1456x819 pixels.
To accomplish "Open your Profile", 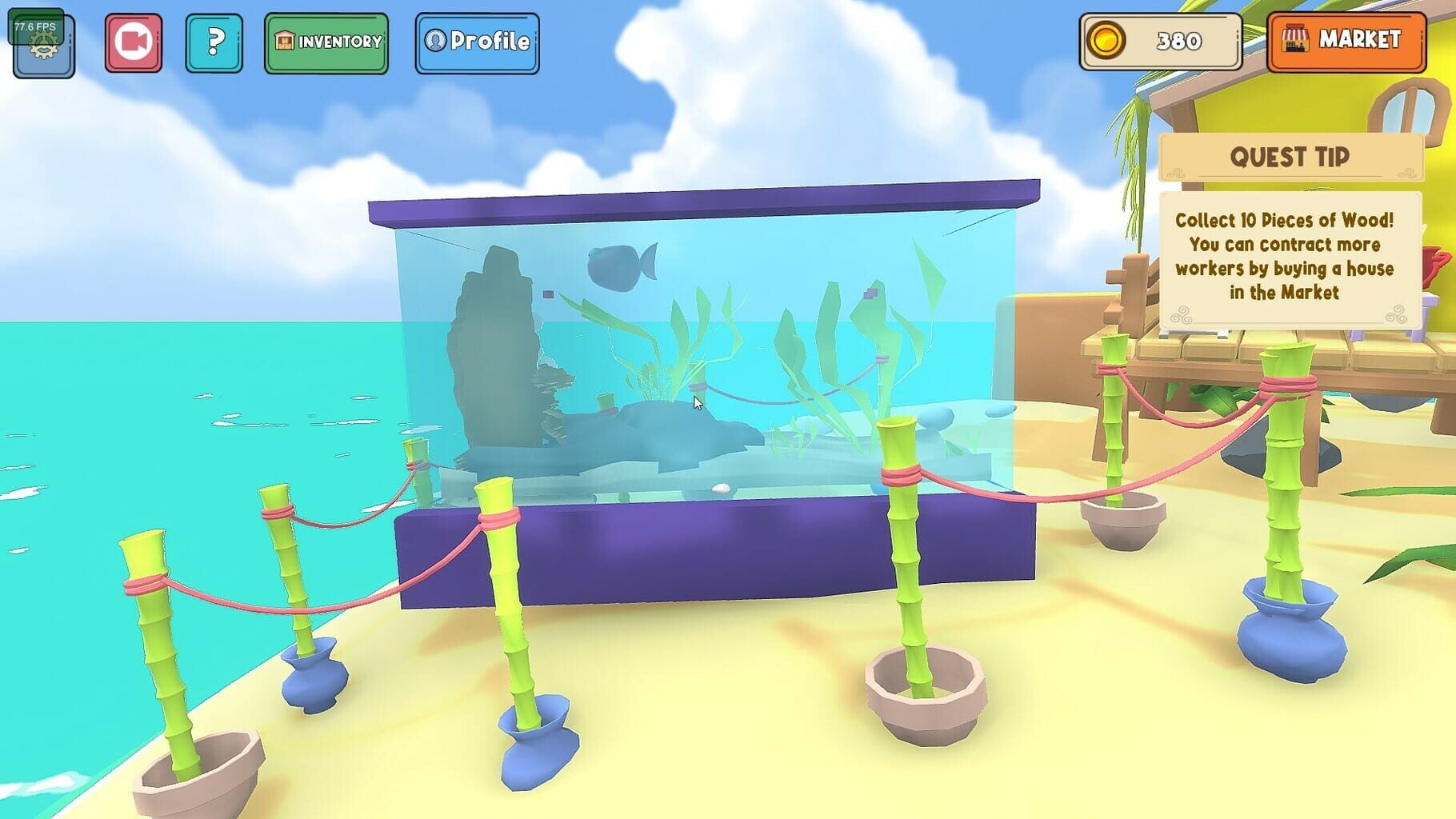I will coord(476,42).
